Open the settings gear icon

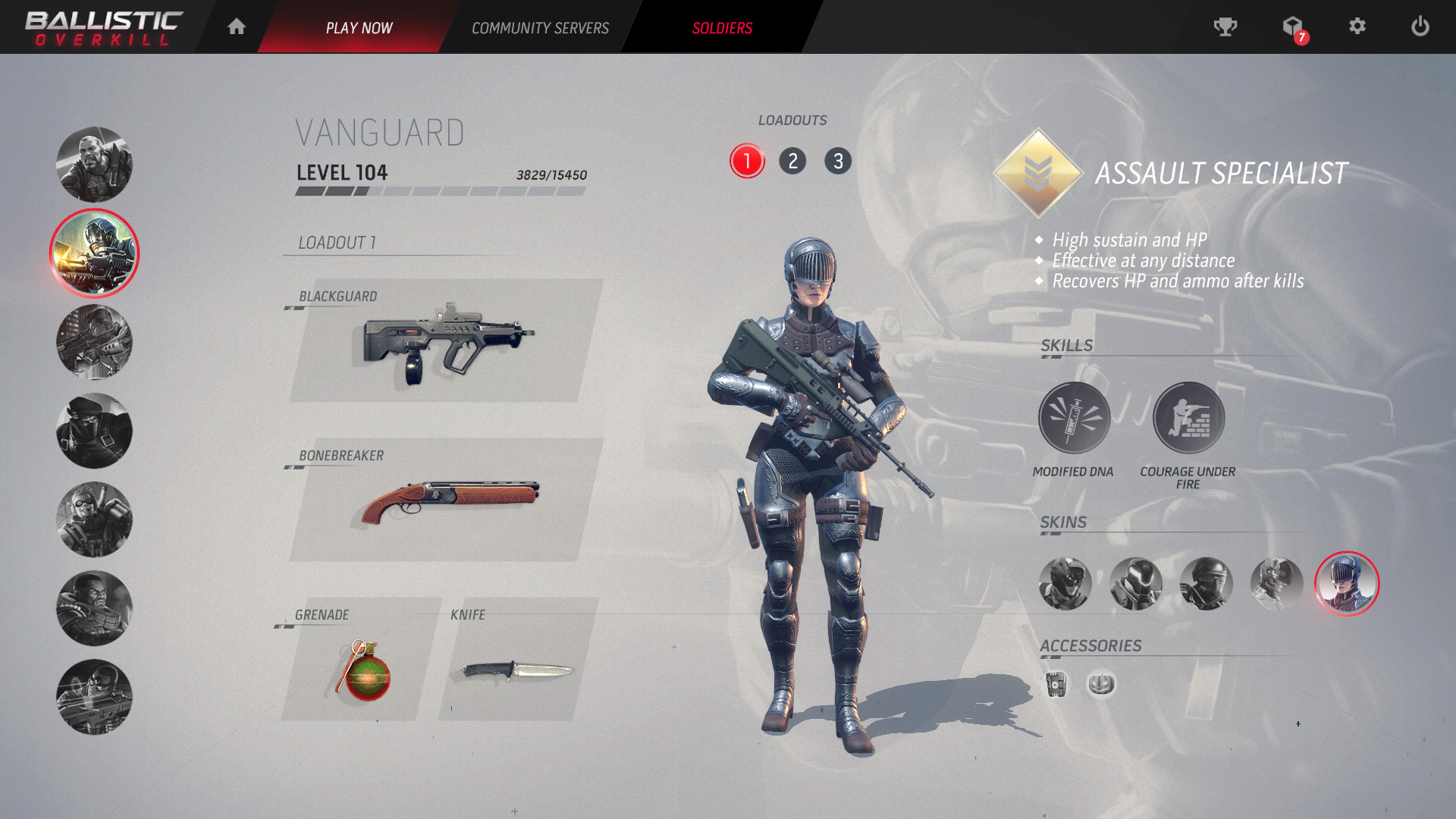coord(1357,27)
